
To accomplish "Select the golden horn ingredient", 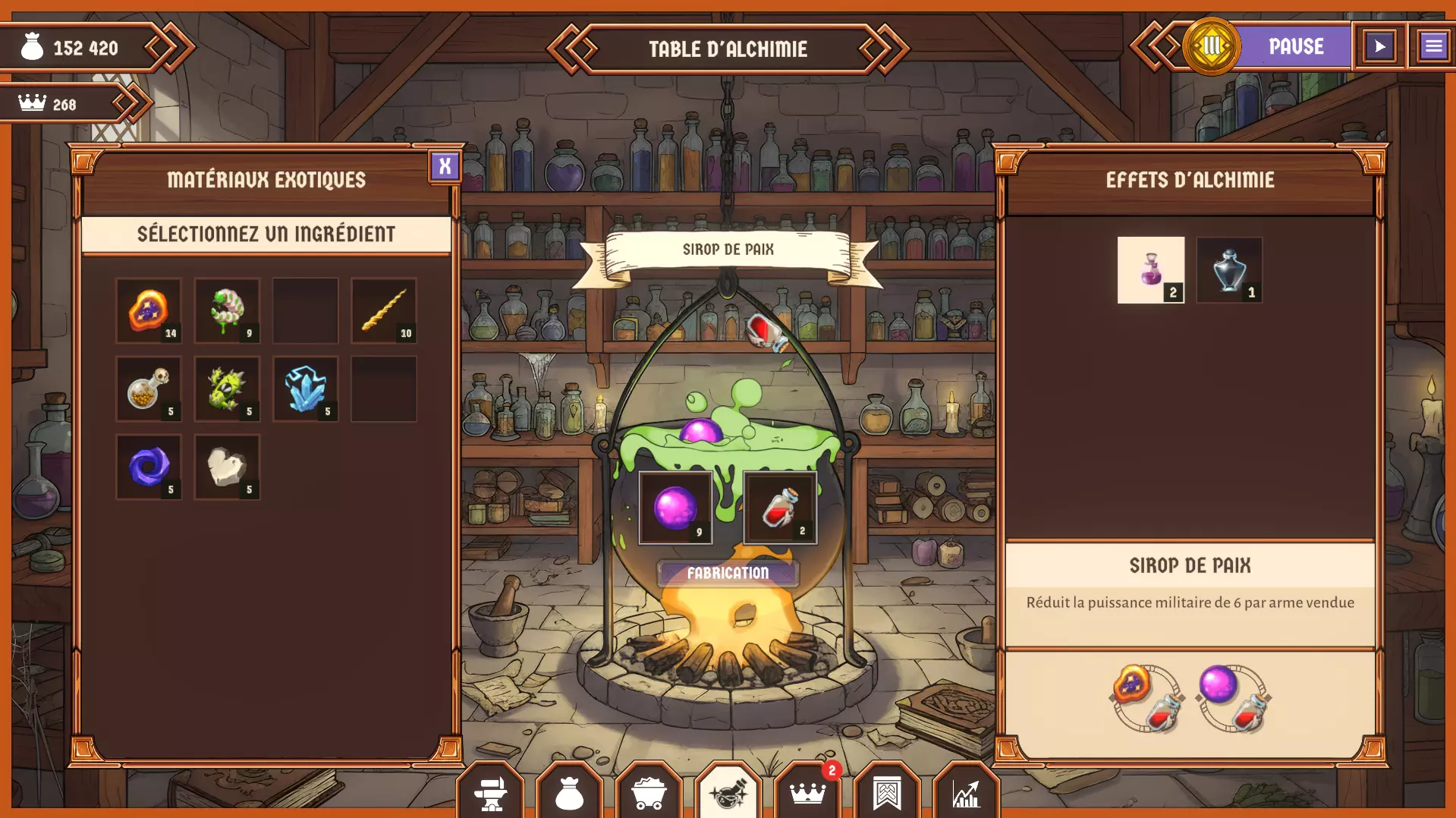I will (384, 311).
